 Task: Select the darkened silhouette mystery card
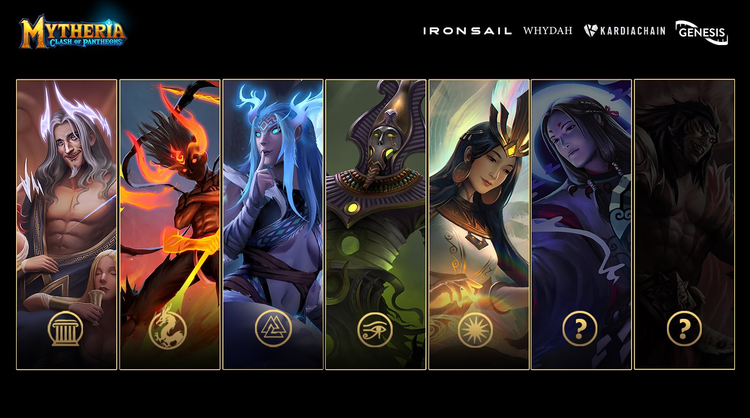(684, 224)
